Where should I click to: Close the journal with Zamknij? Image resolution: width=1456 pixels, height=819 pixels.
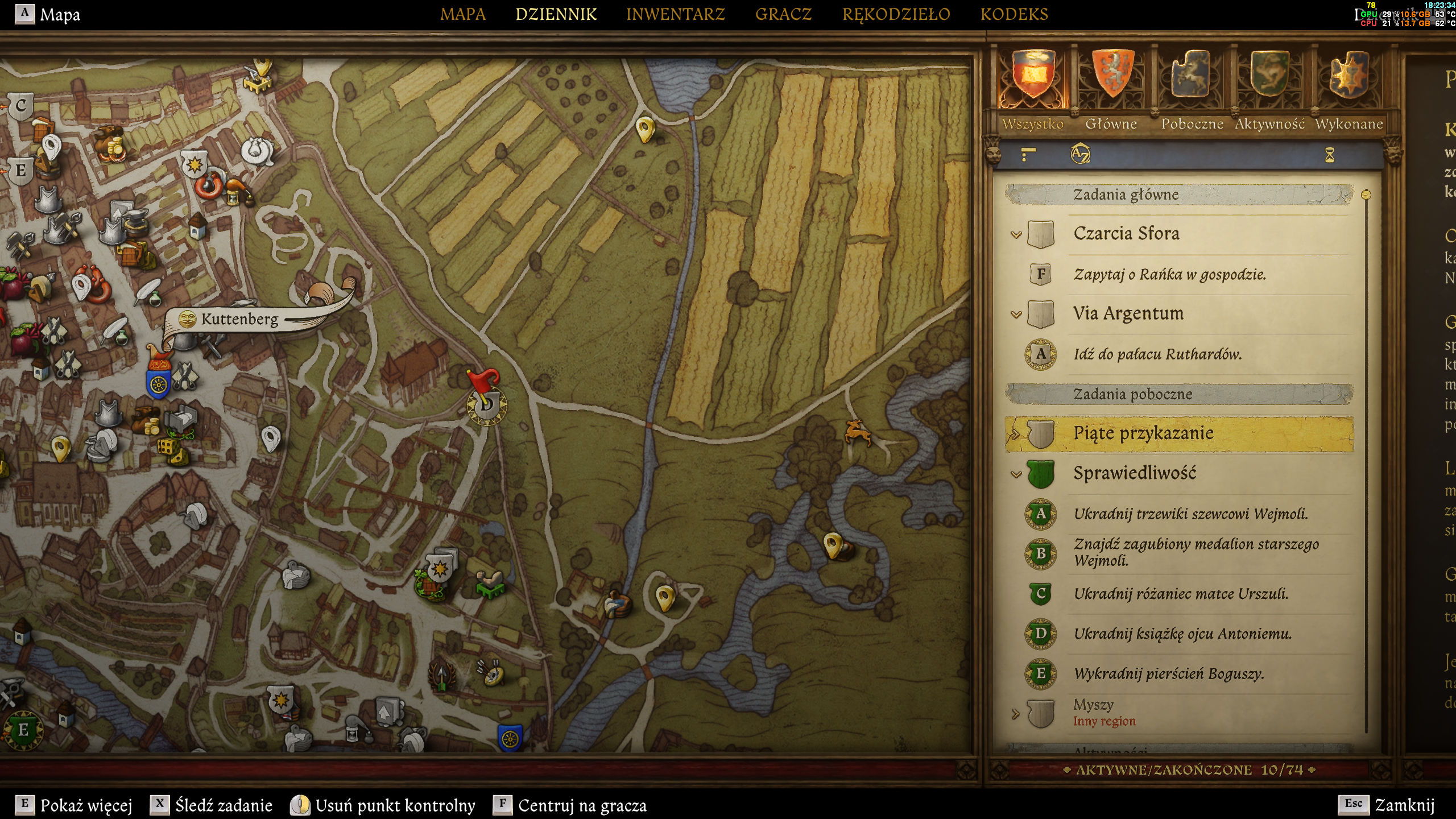1404,805
